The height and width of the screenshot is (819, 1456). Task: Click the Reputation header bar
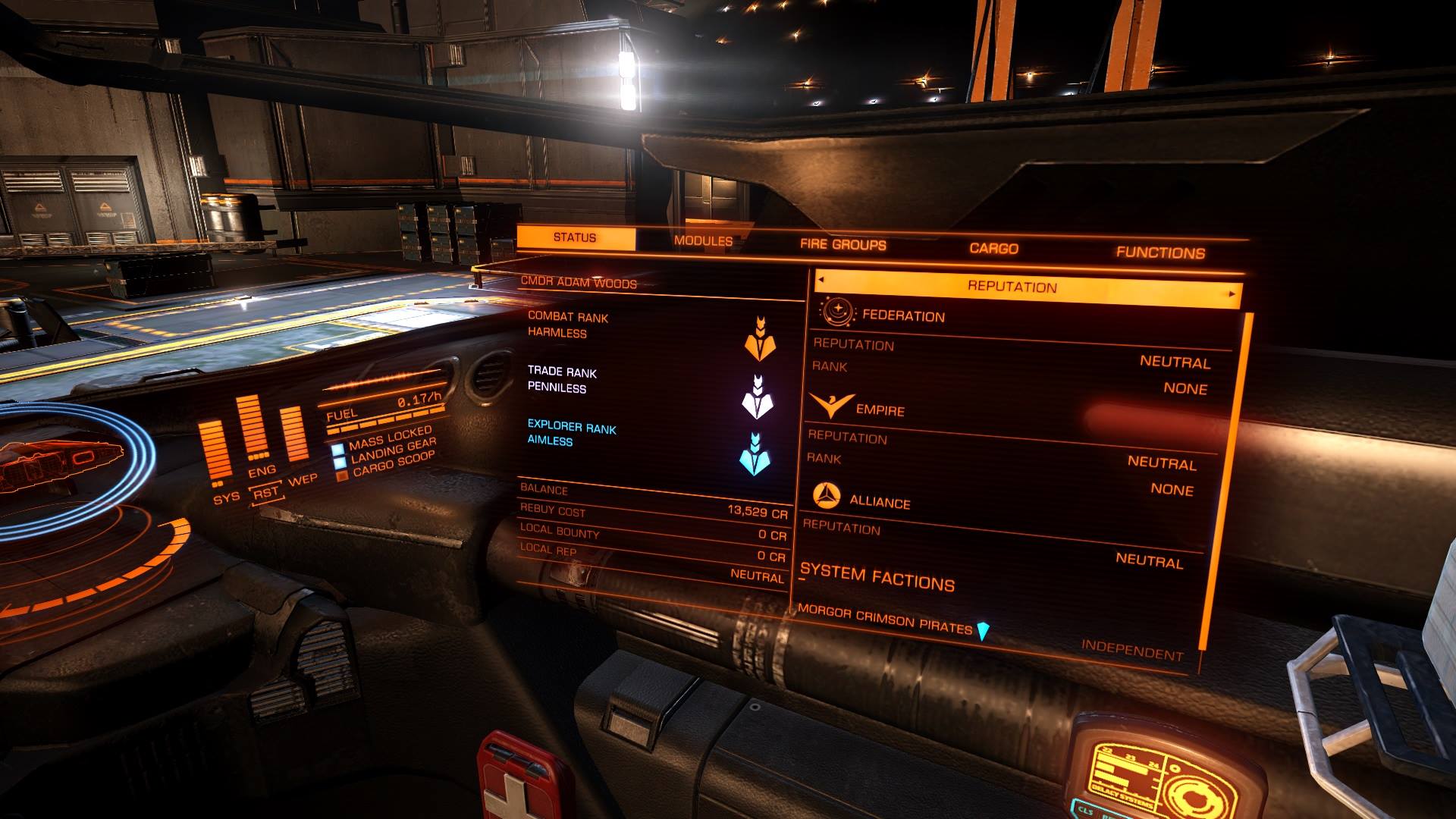click(x=1012, y=287)
